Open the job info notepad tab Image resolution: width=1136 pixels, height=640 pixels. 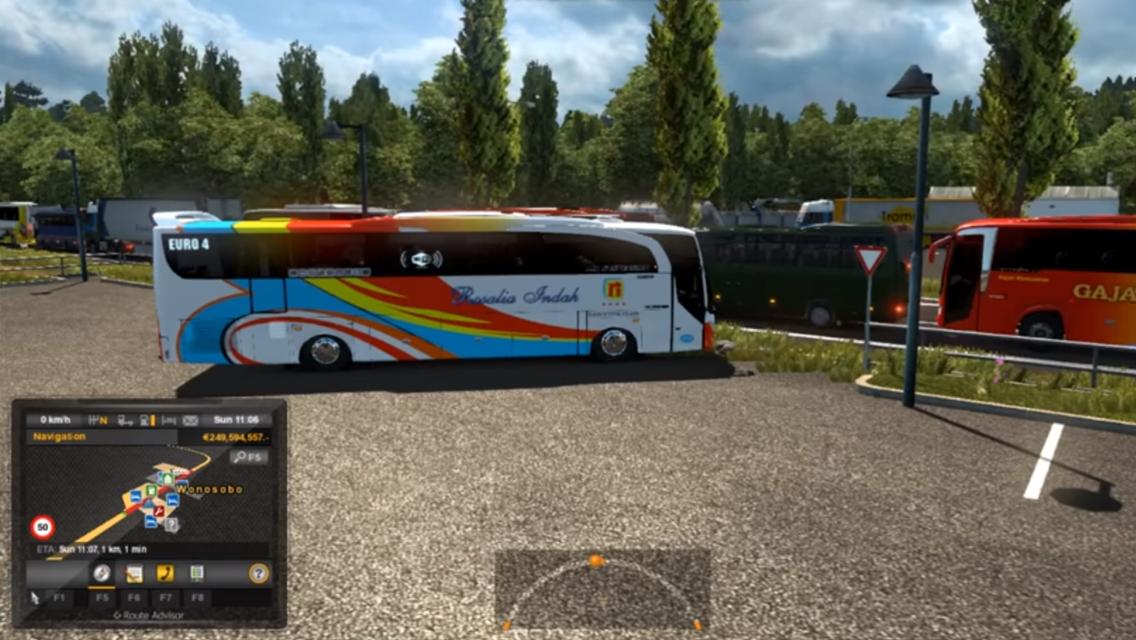(x=134, y=573)
